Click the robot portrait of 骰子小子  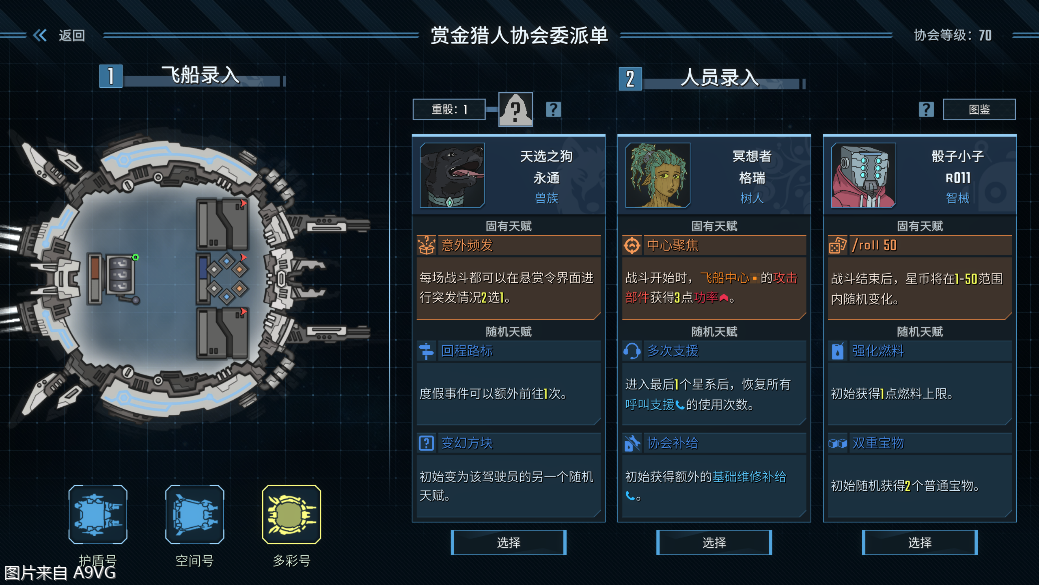863,175
